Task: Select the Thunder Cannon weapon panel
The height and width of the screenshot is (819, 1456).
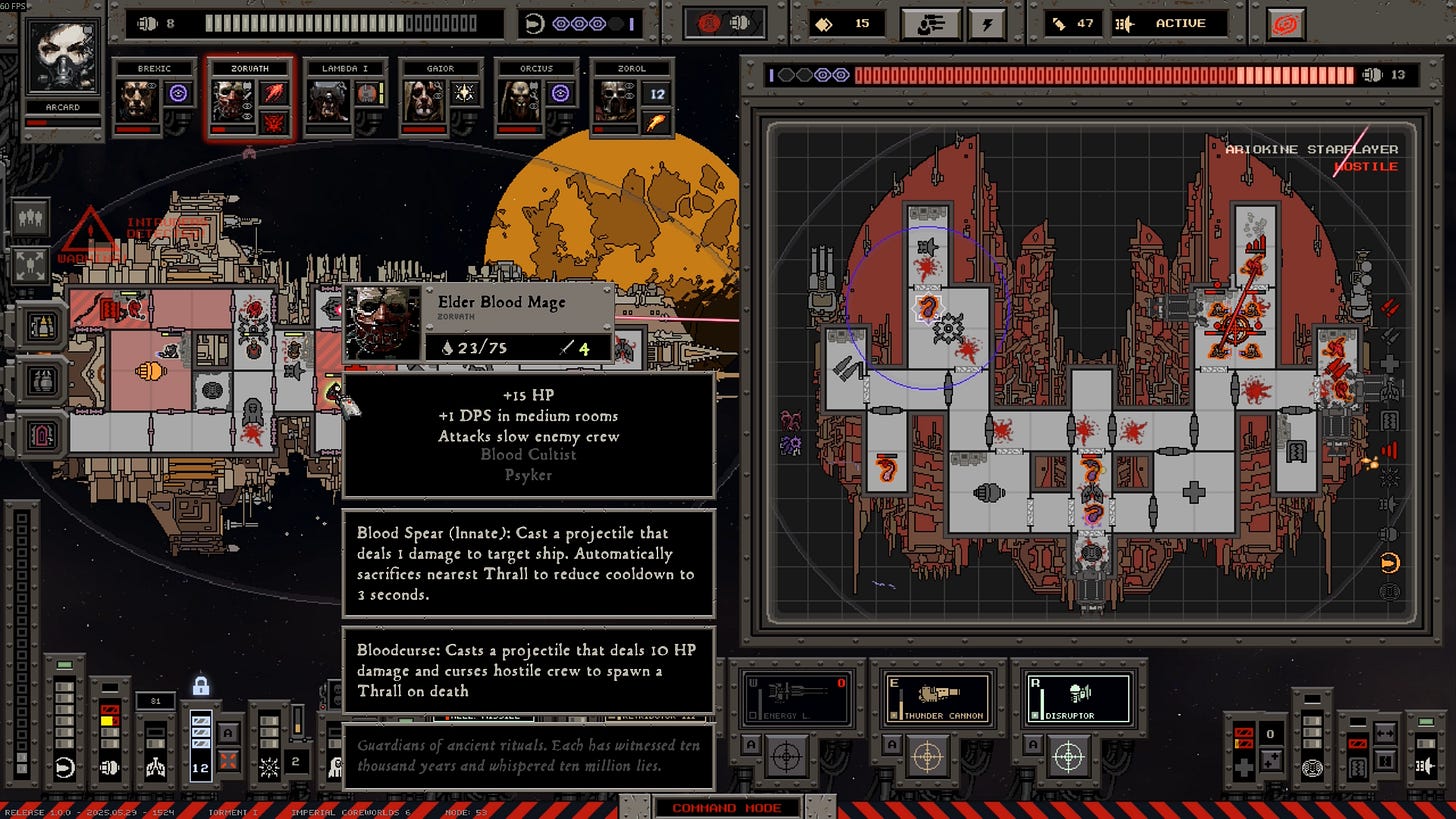Action: coord(937,697)
